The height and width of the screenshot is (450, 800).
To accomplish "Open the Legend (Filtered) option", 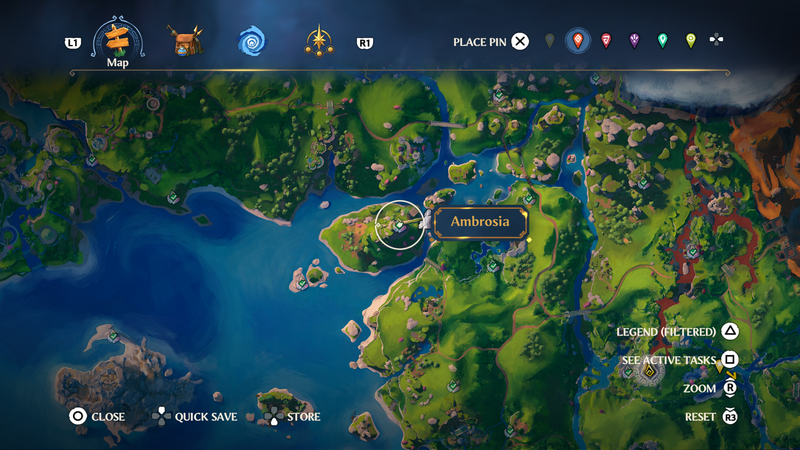I will tap(731, 331).
